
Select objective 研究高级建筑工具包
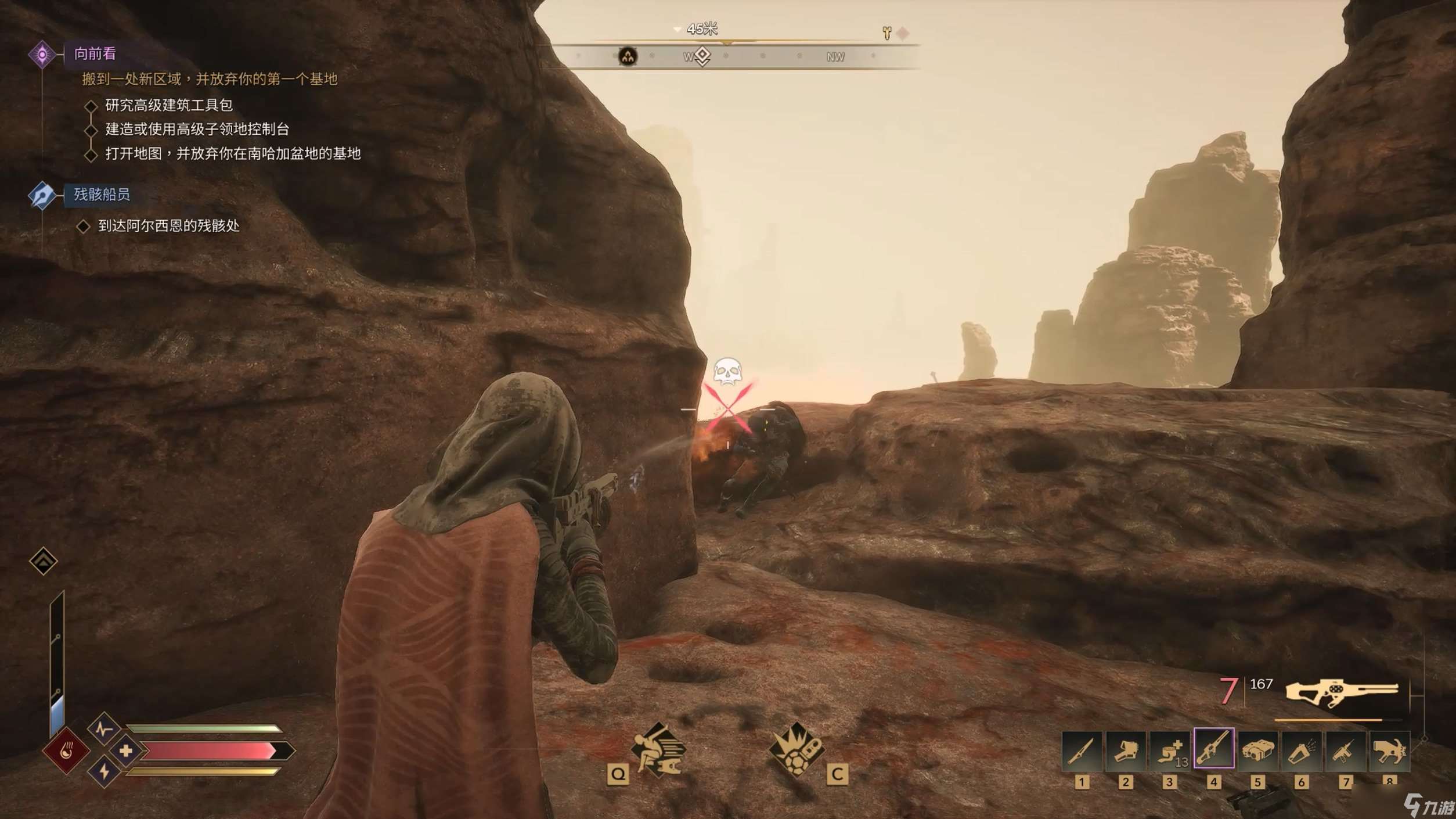(x=169, y=105)
